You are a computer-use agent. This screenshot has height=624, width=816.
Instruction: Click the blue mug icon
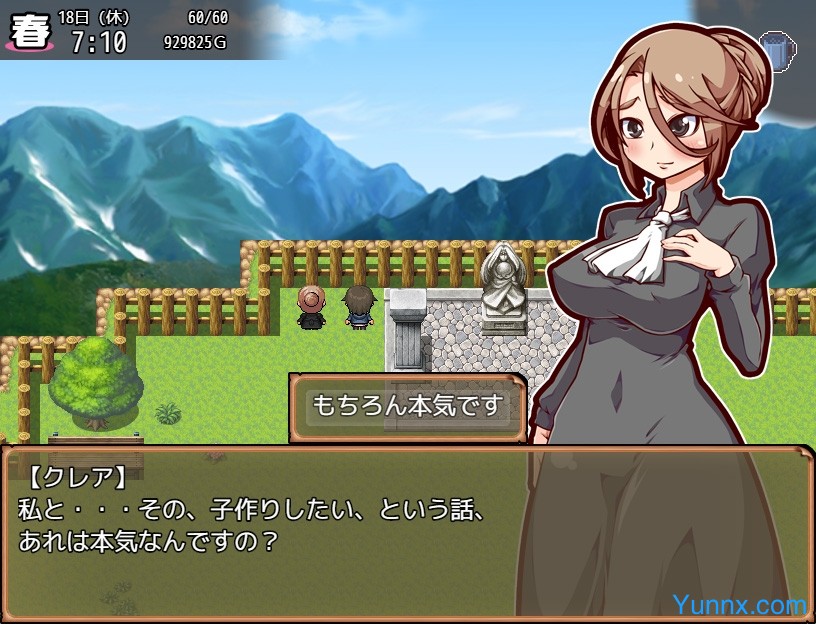click(x=776, y=47)
